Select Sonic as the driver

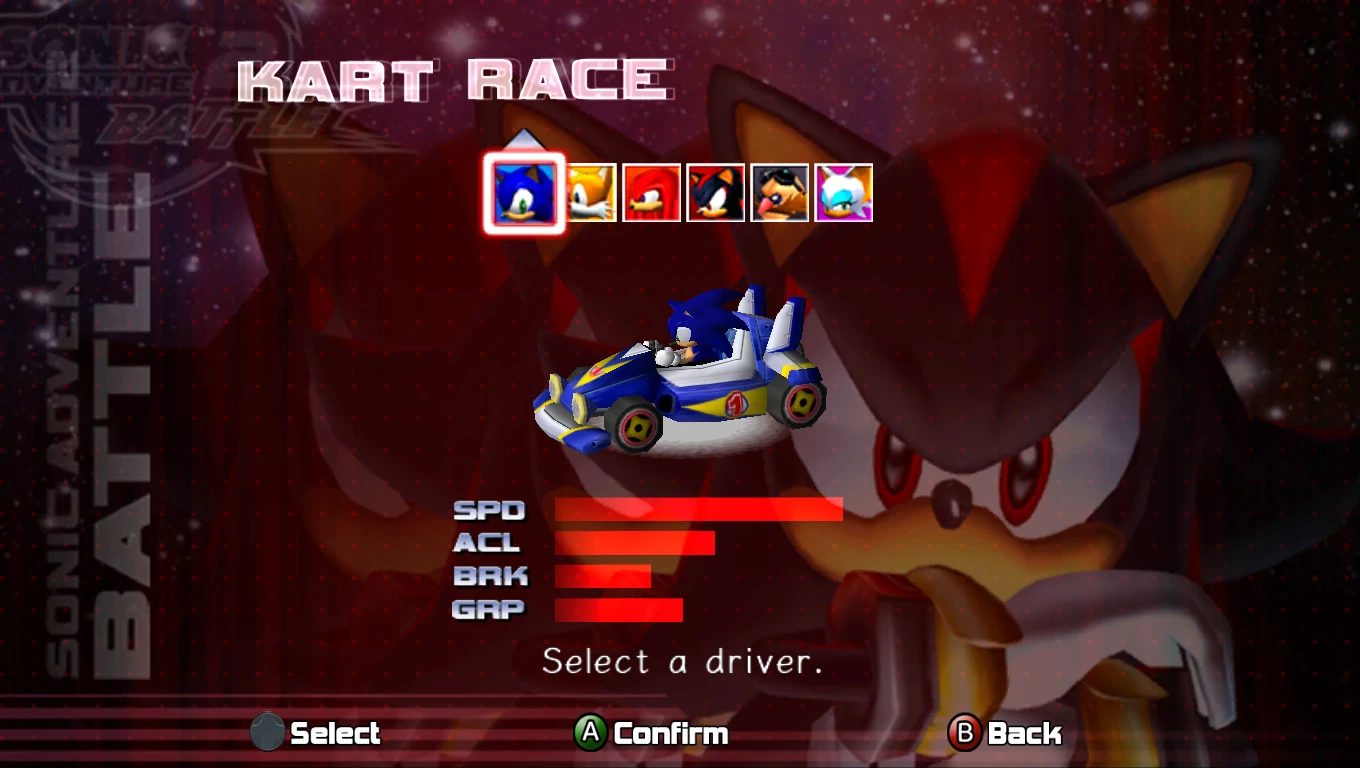(525, 193)
